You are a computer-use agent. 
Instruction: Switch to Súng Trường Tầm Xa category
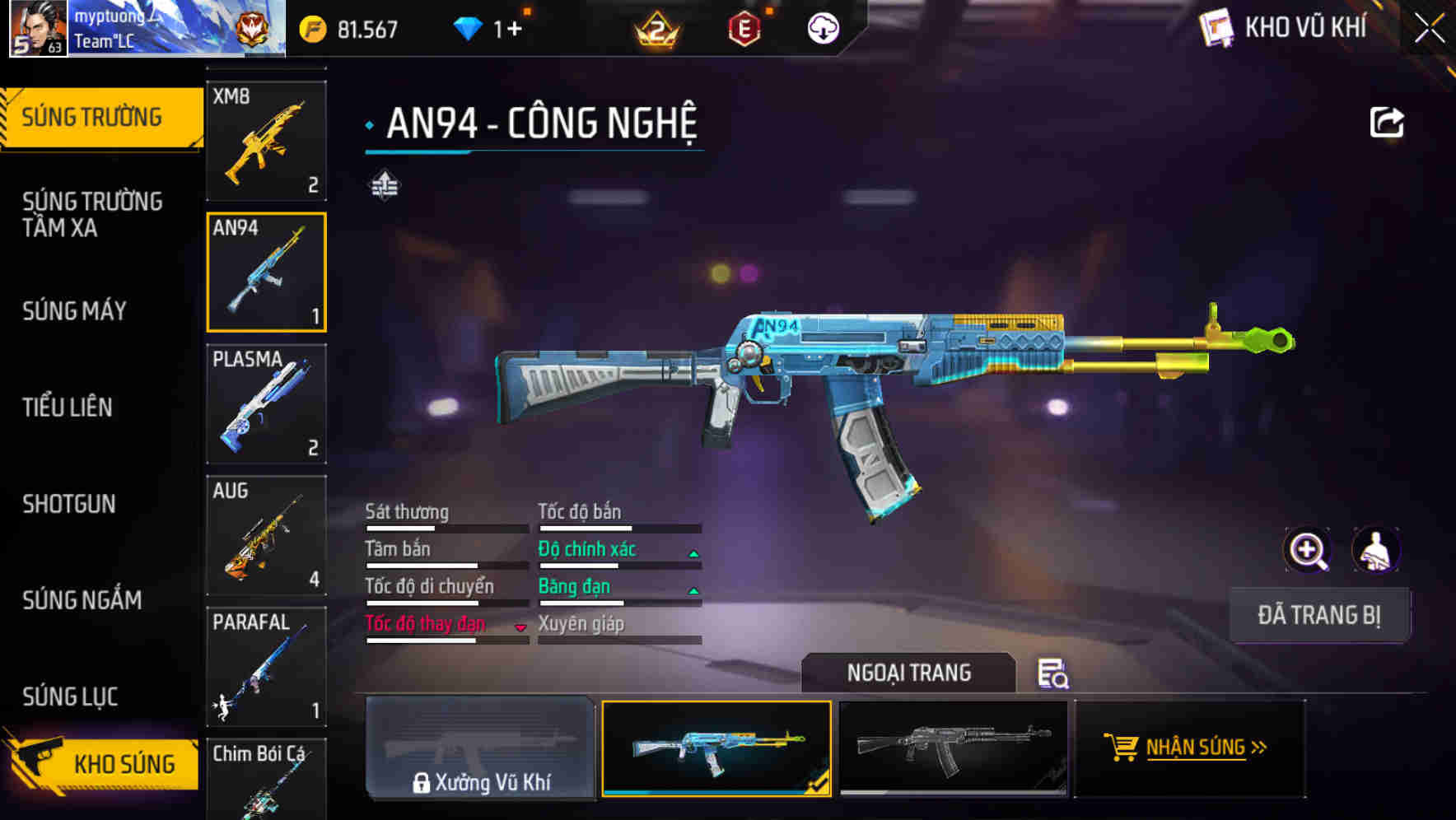coord(92,214)
